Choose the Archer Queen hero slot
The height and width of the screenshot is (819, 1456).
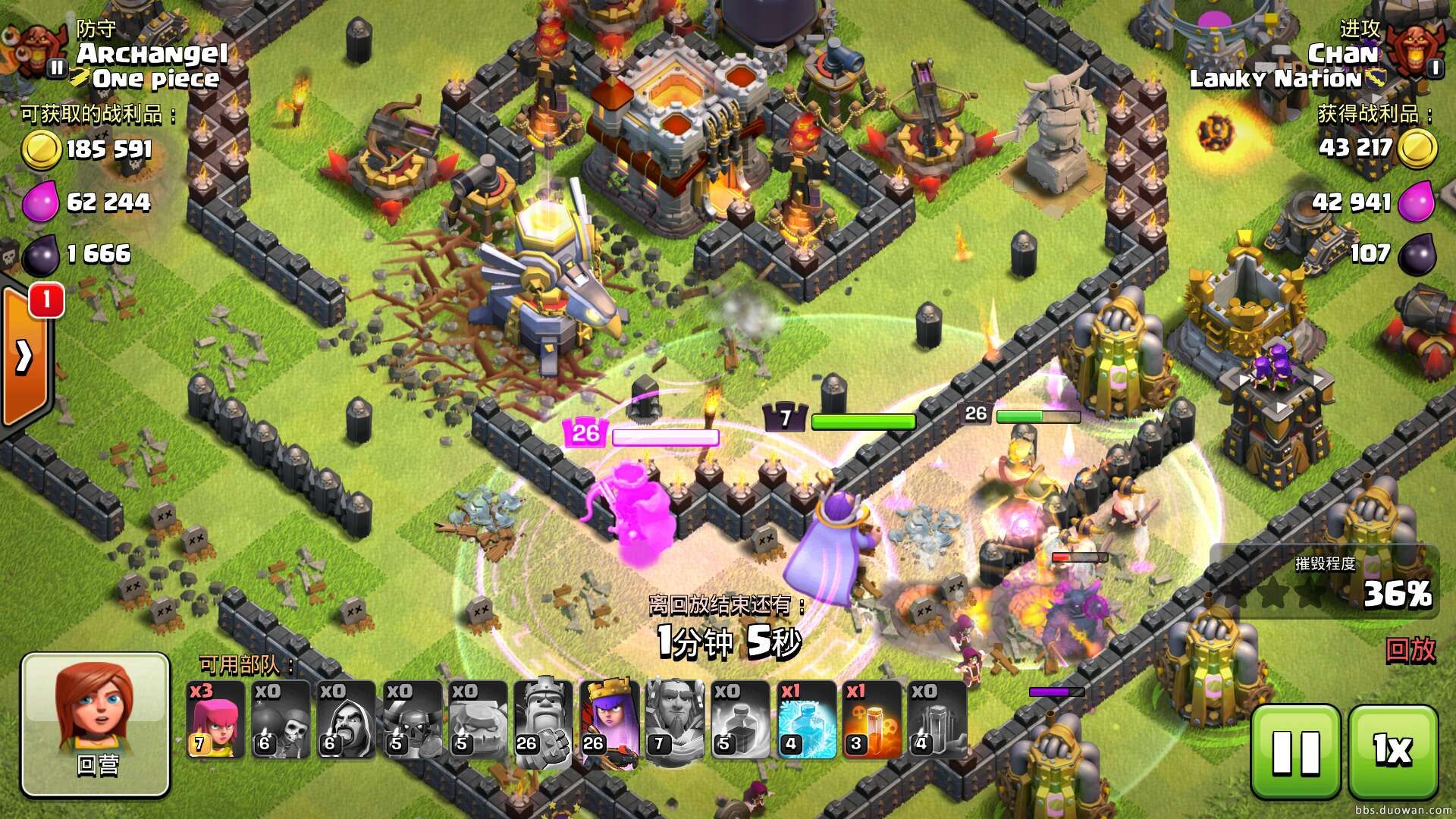[608, 720]
